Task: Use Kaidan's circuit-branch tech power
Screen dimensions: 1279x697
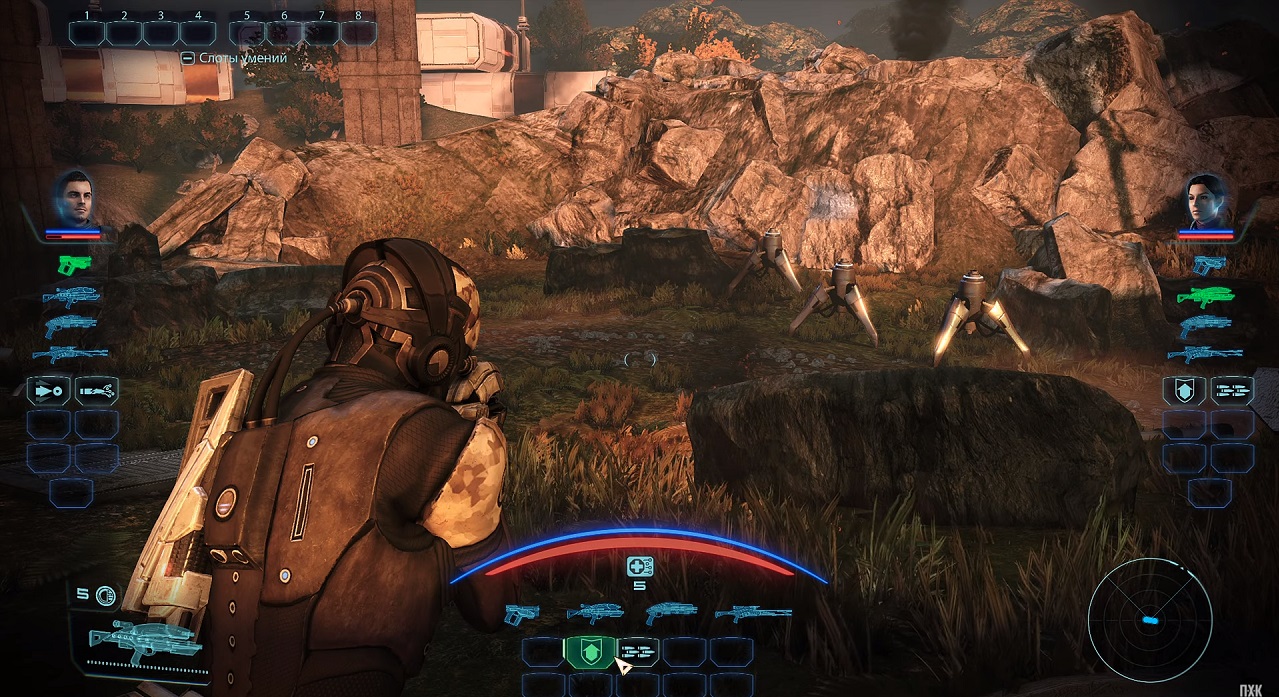Action: click(x=97, y=389)
